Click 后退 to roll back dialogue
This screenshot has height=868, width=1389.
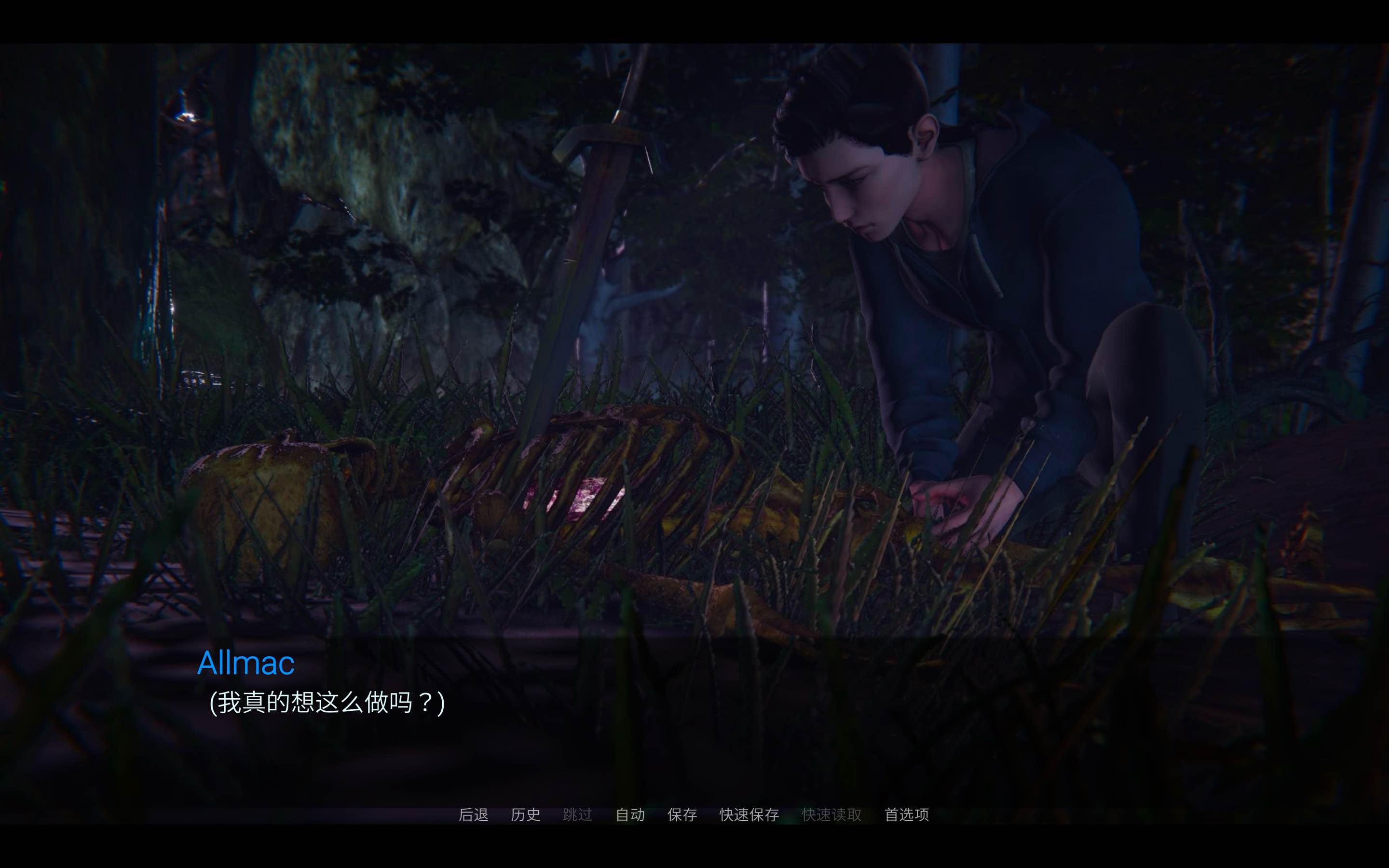[x=474, y=814]
